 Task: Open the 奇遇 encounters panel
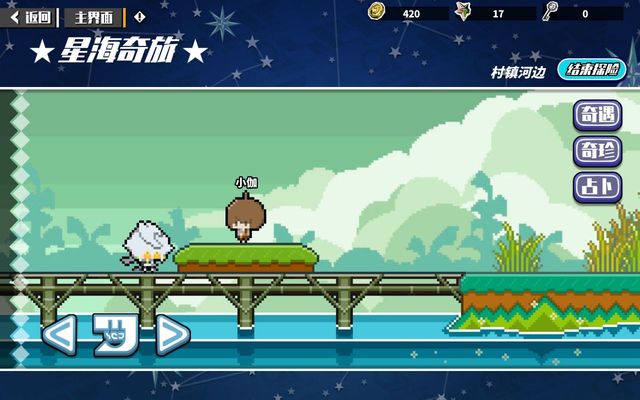[596, 116]
